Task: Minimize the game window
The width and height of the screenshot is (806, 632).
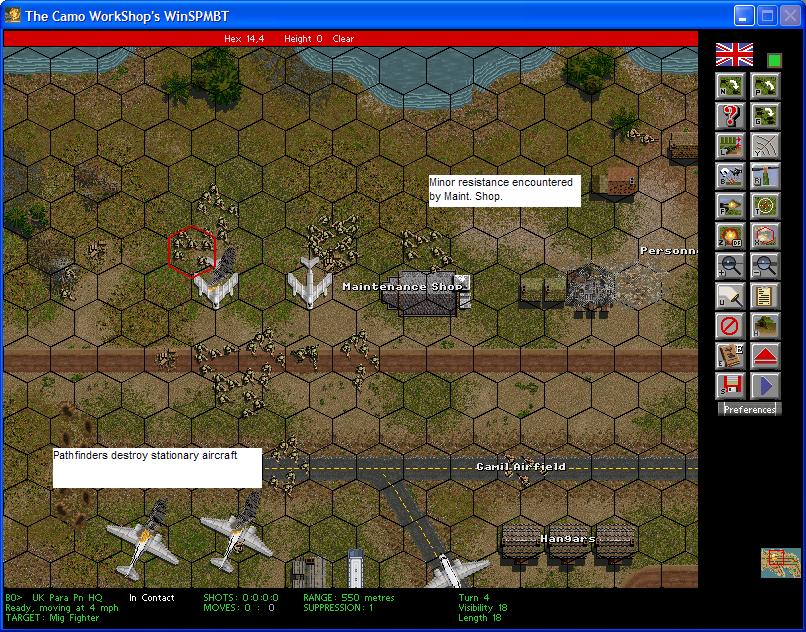Action: [x=744, y=16]
